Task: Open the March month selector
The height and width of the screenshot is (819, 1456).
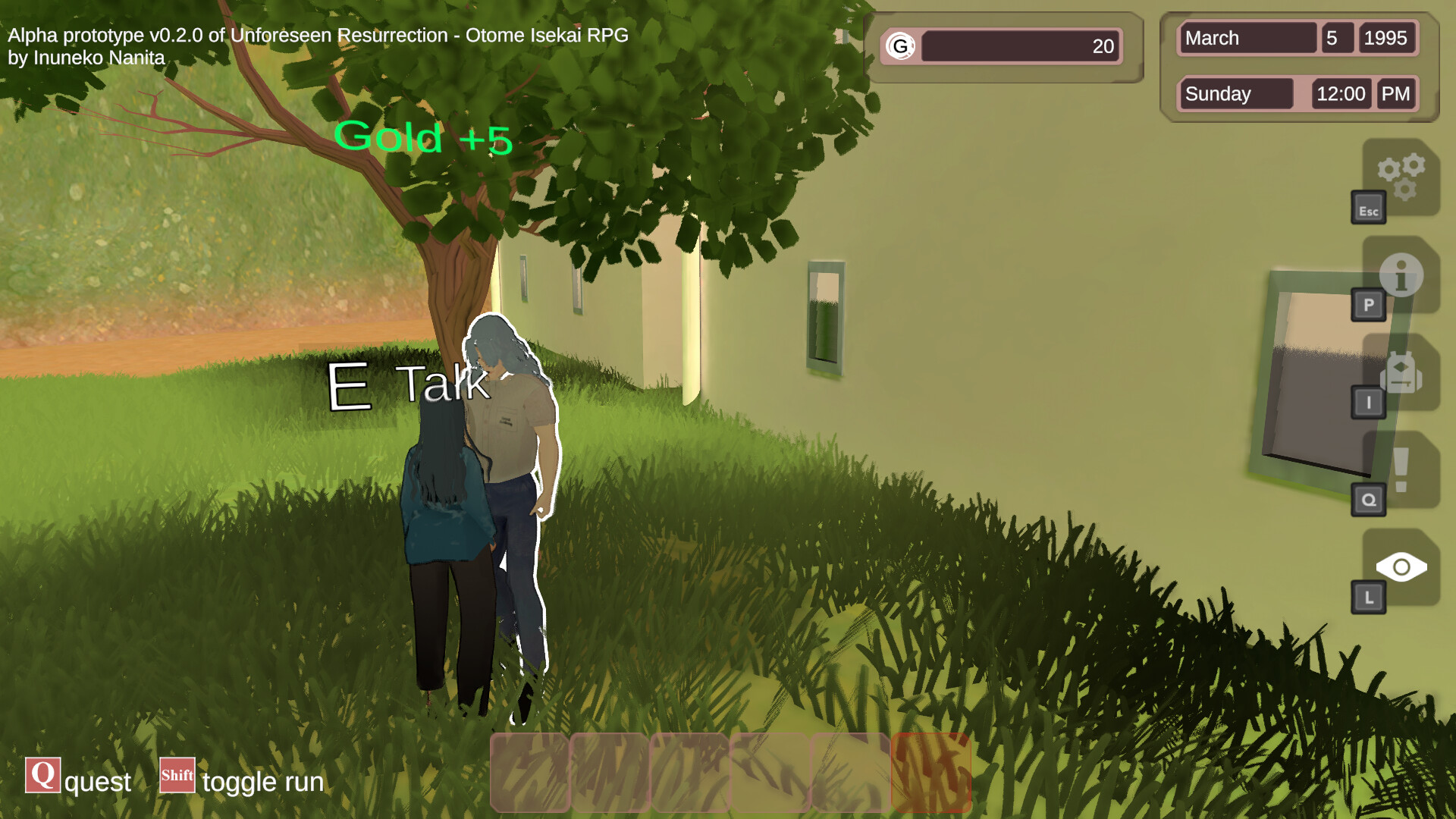Action: click(1246, 38)
